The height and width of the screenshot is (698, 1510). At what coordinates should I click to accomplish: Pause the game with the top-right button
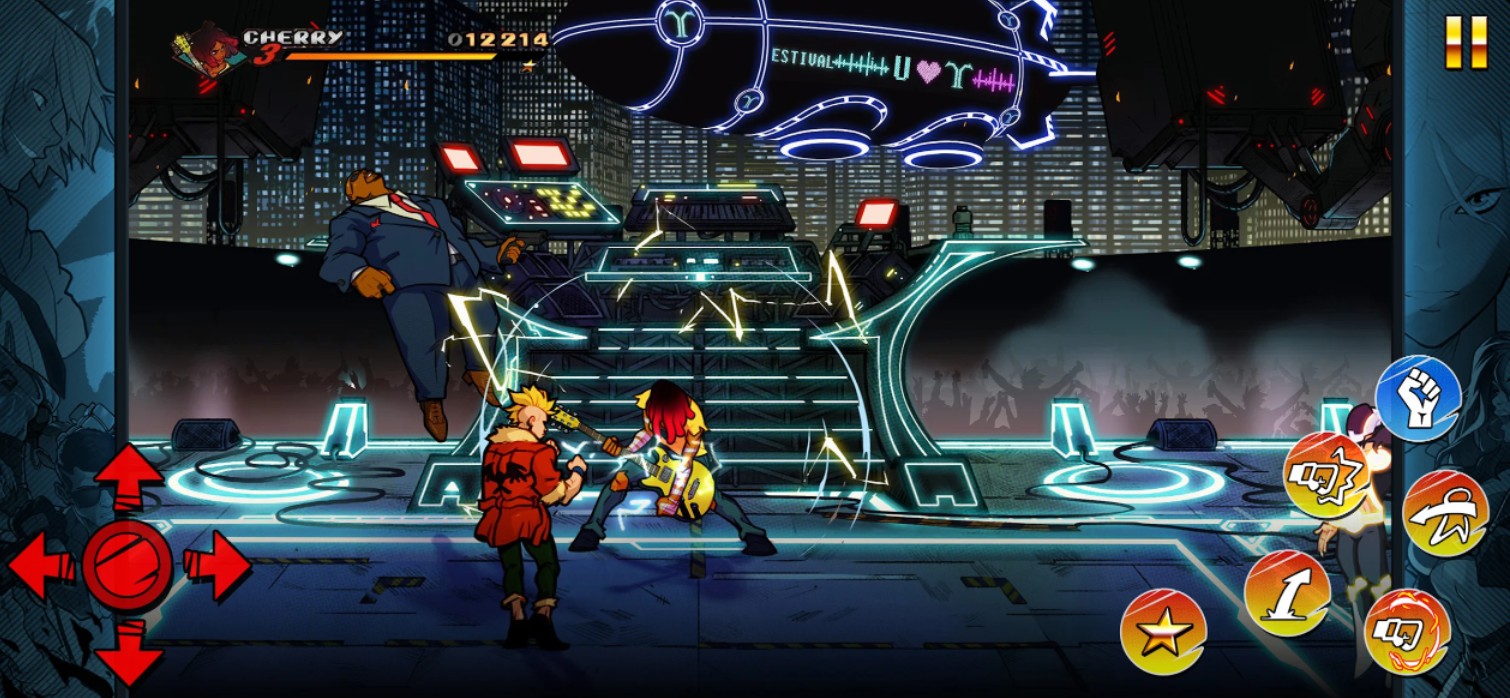point(1466,43)
